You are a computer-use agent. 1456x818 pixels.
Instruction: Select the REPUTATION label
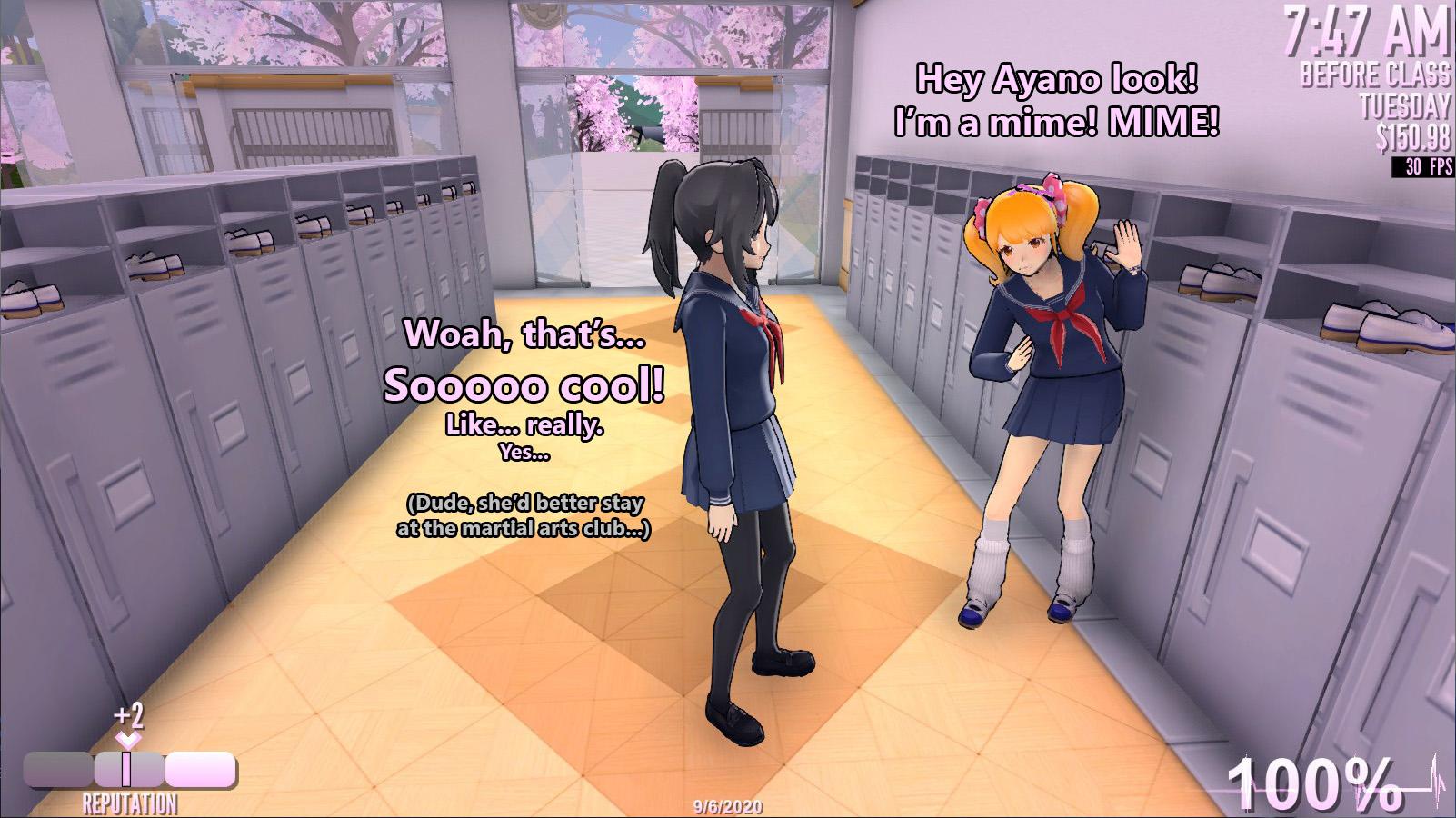pos(127,802)
